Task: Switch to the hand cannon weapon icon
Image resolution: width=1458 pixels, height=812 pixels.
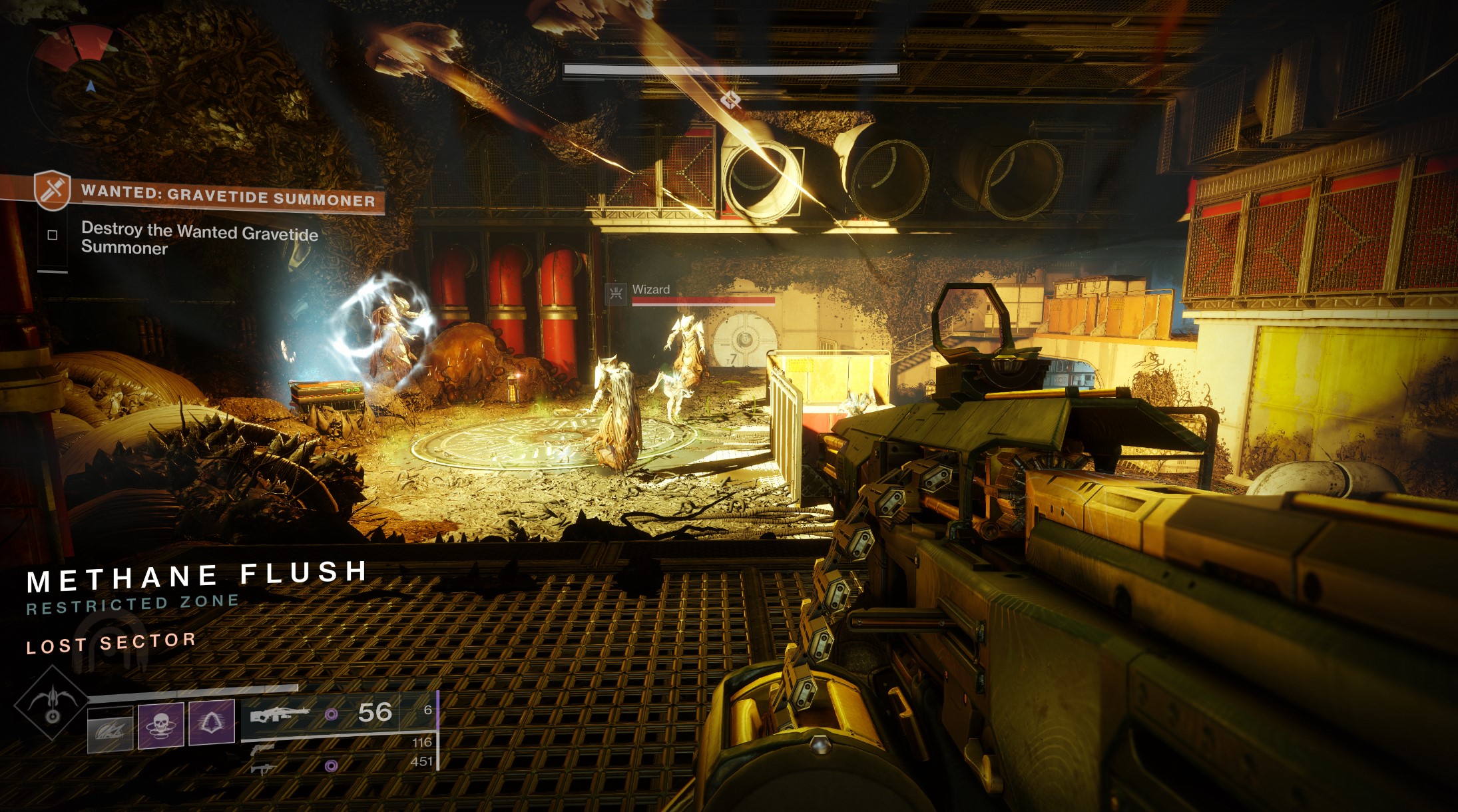Action: coord(264,749)
